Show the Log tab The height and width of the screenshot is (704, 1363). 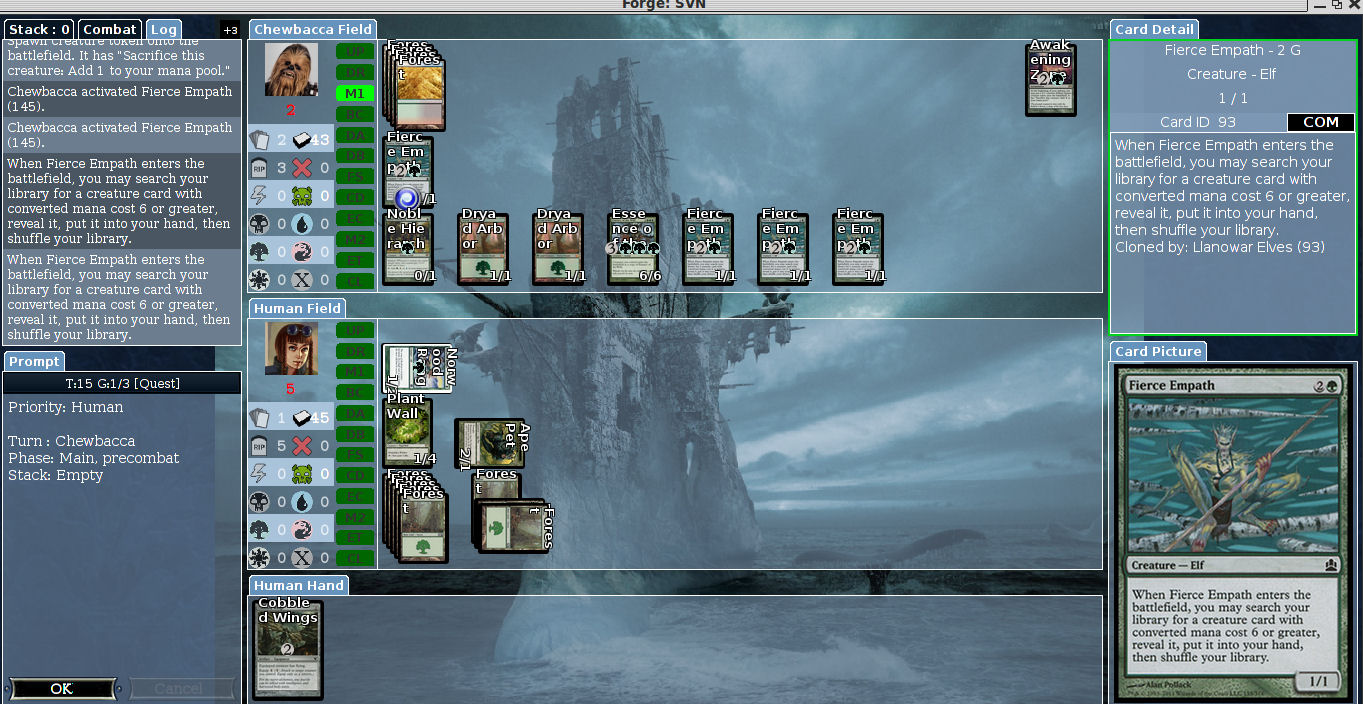pyautogui.click(x=164, y=29)
